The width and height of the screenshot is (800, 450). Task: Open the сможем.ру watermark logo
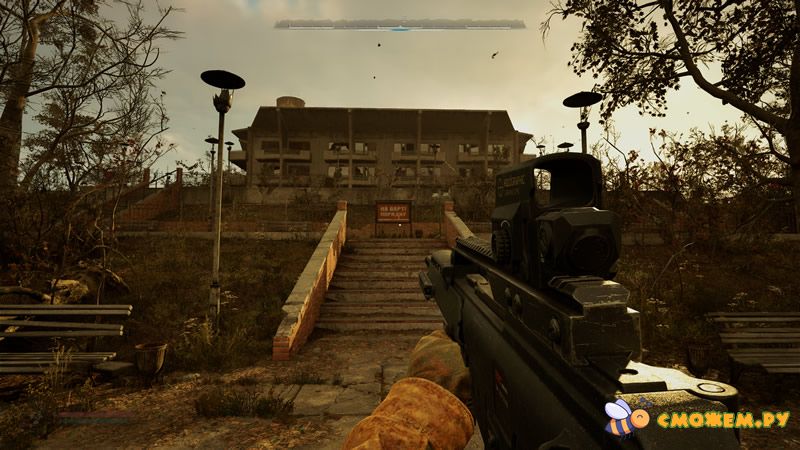[x=698, y=419]
